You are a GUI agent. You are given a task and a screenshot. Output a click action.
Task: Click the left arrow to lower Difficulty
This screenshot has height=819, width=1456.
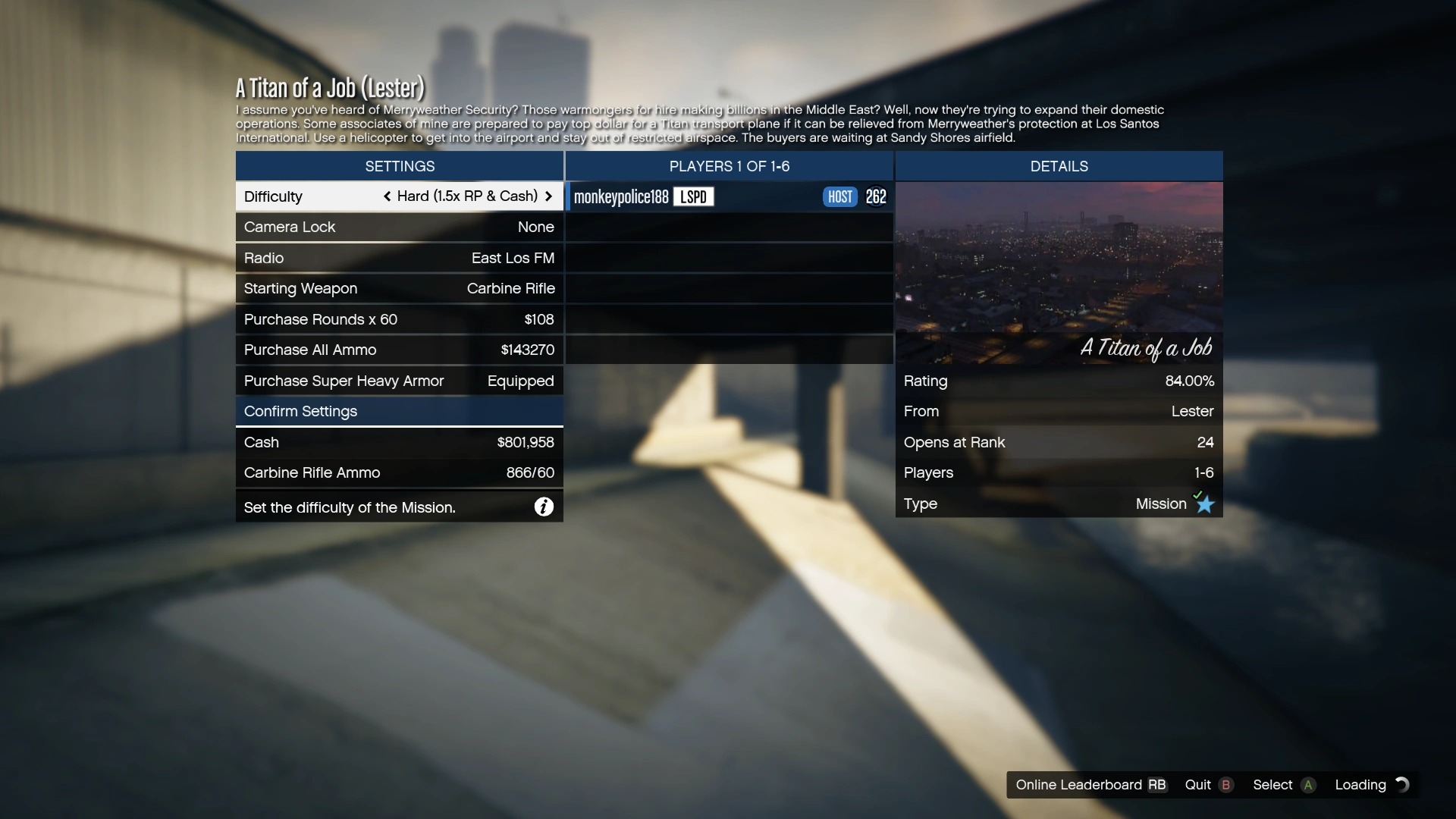pyautogui.click(x=388, y=196)
